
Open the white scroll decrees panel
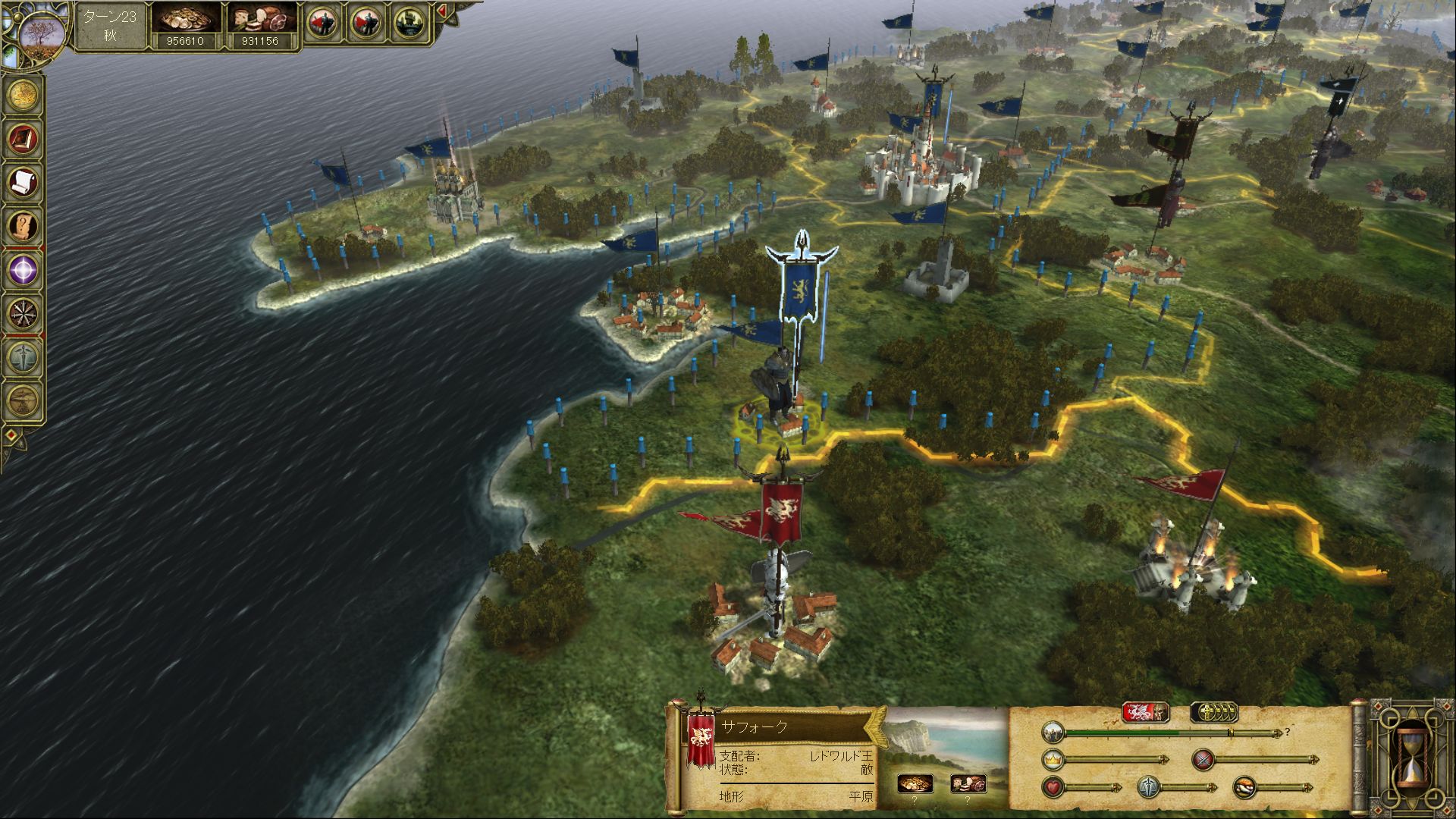click(24, 182)
